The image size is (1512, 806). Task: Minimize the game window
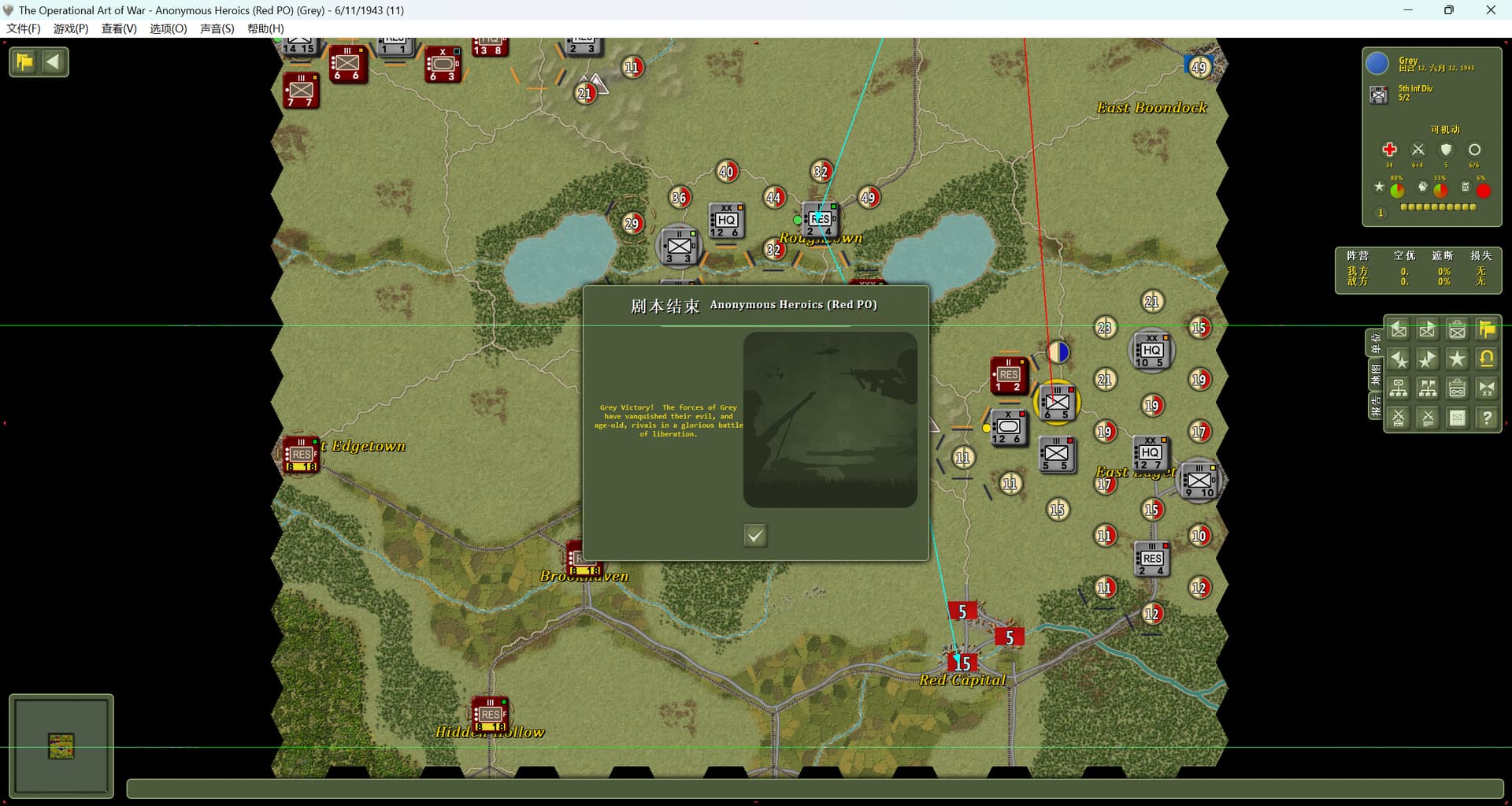(x=1408, y=10)
